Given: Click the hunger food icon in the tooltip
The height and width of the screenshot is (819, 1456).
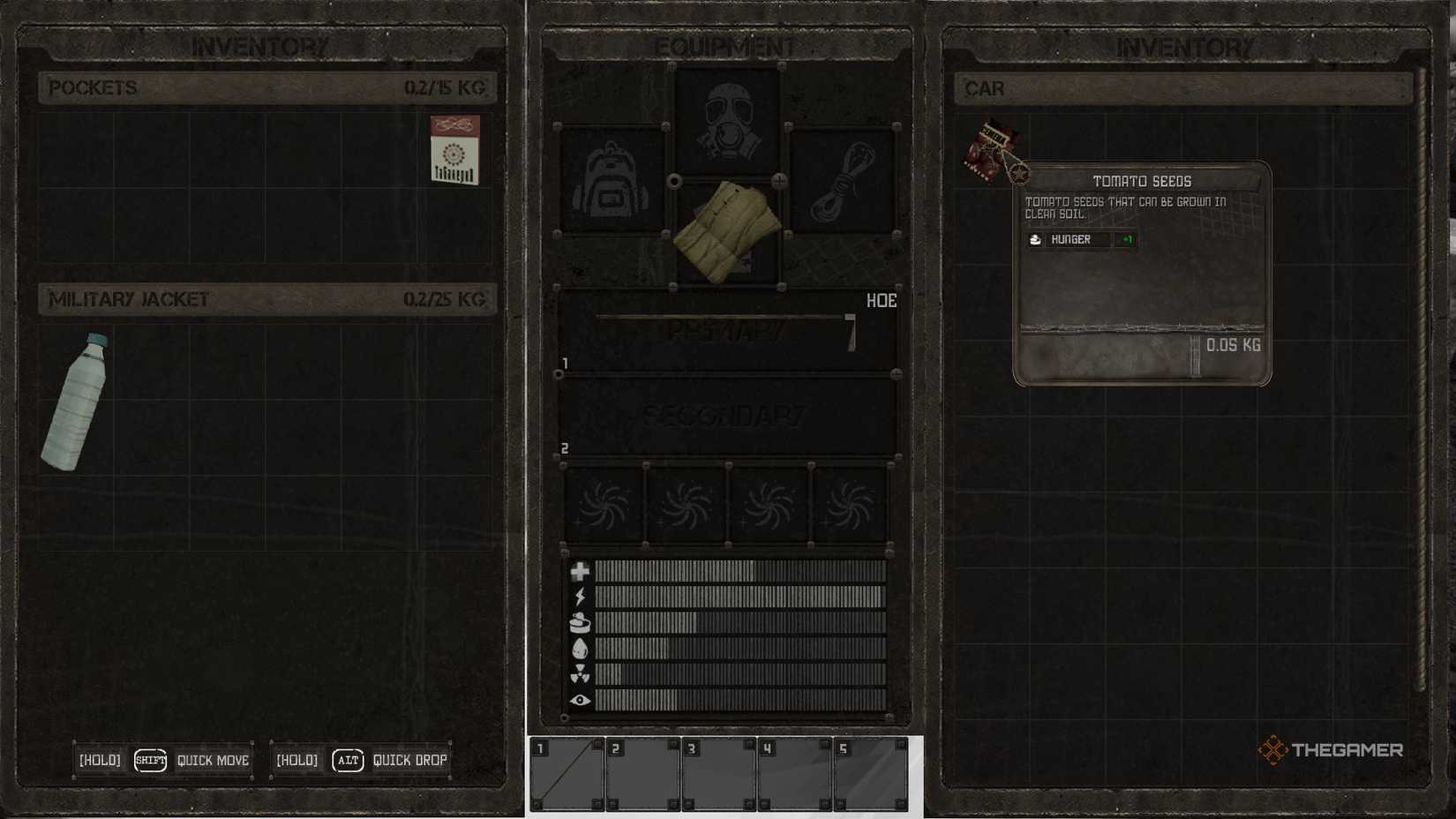Looking at the screenshot, I should 1037,239.
